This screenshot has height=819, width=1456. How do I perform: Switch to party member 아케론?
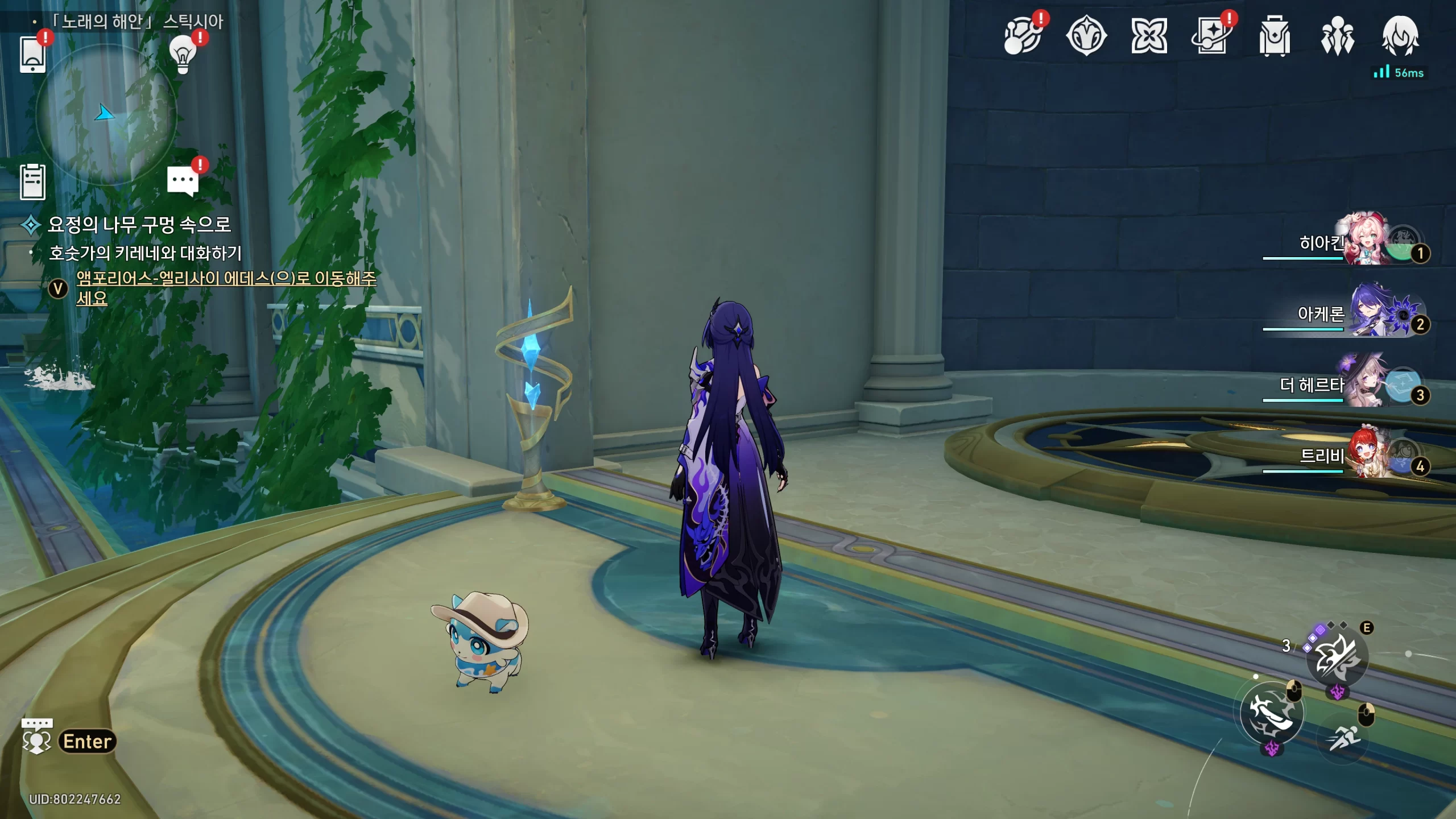[x=1365, y=313]
